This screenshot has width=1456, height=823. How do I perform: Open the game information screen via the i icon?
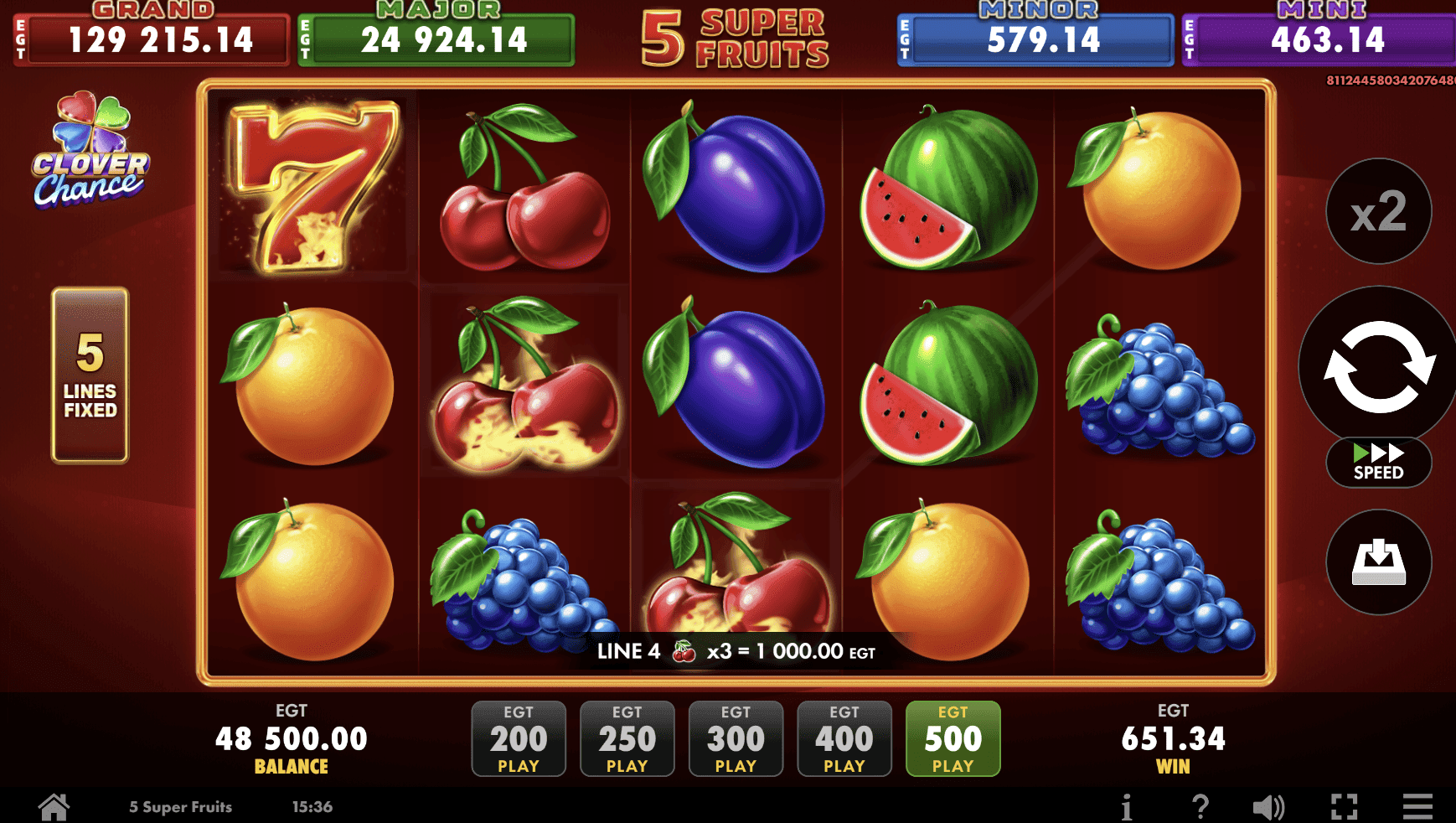tap(1127, 805)
